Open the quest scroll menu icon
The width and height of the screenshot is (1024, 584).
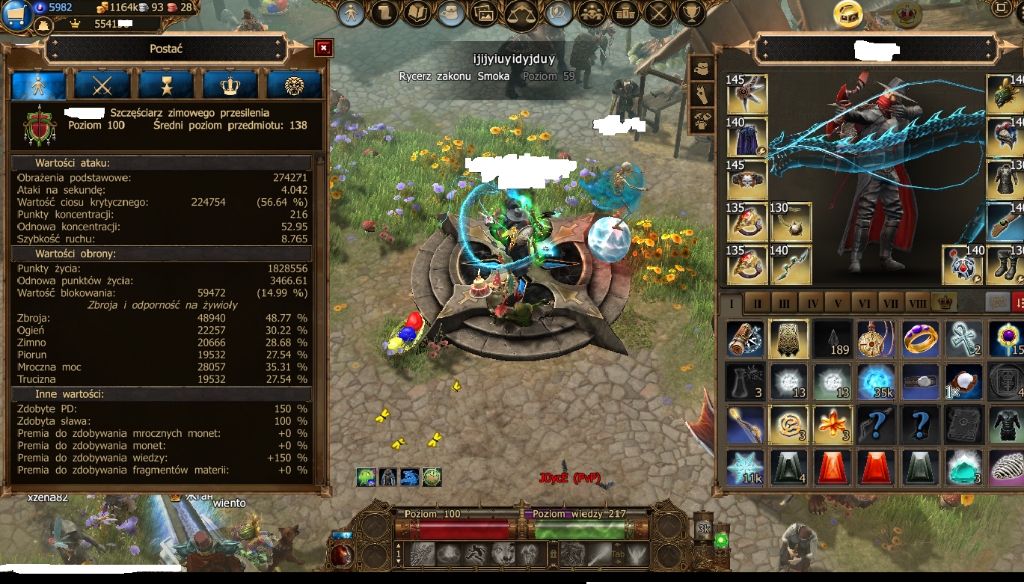point(384,13)
